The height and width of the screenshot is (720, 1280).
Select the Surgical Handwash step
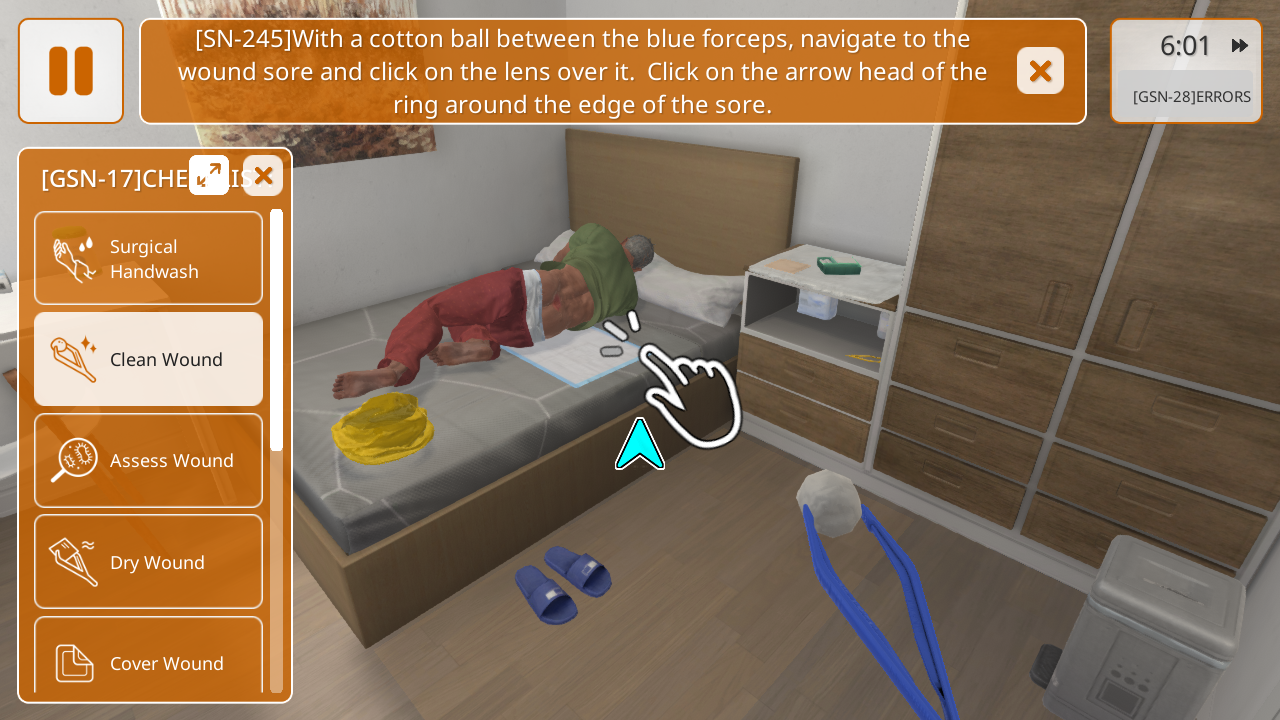click(x=149, y=258)
